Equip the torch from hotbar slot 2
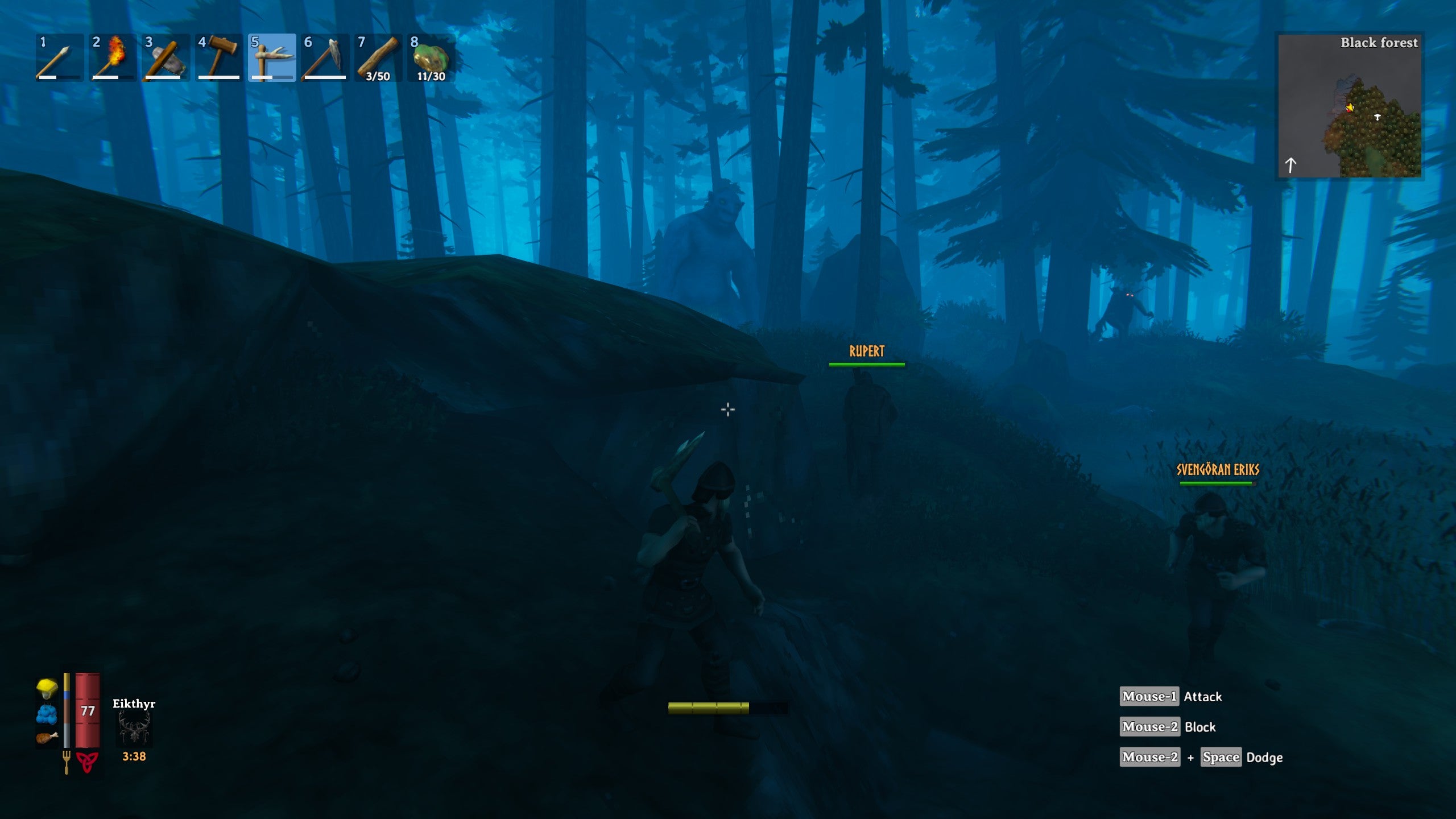 [111, 58]
